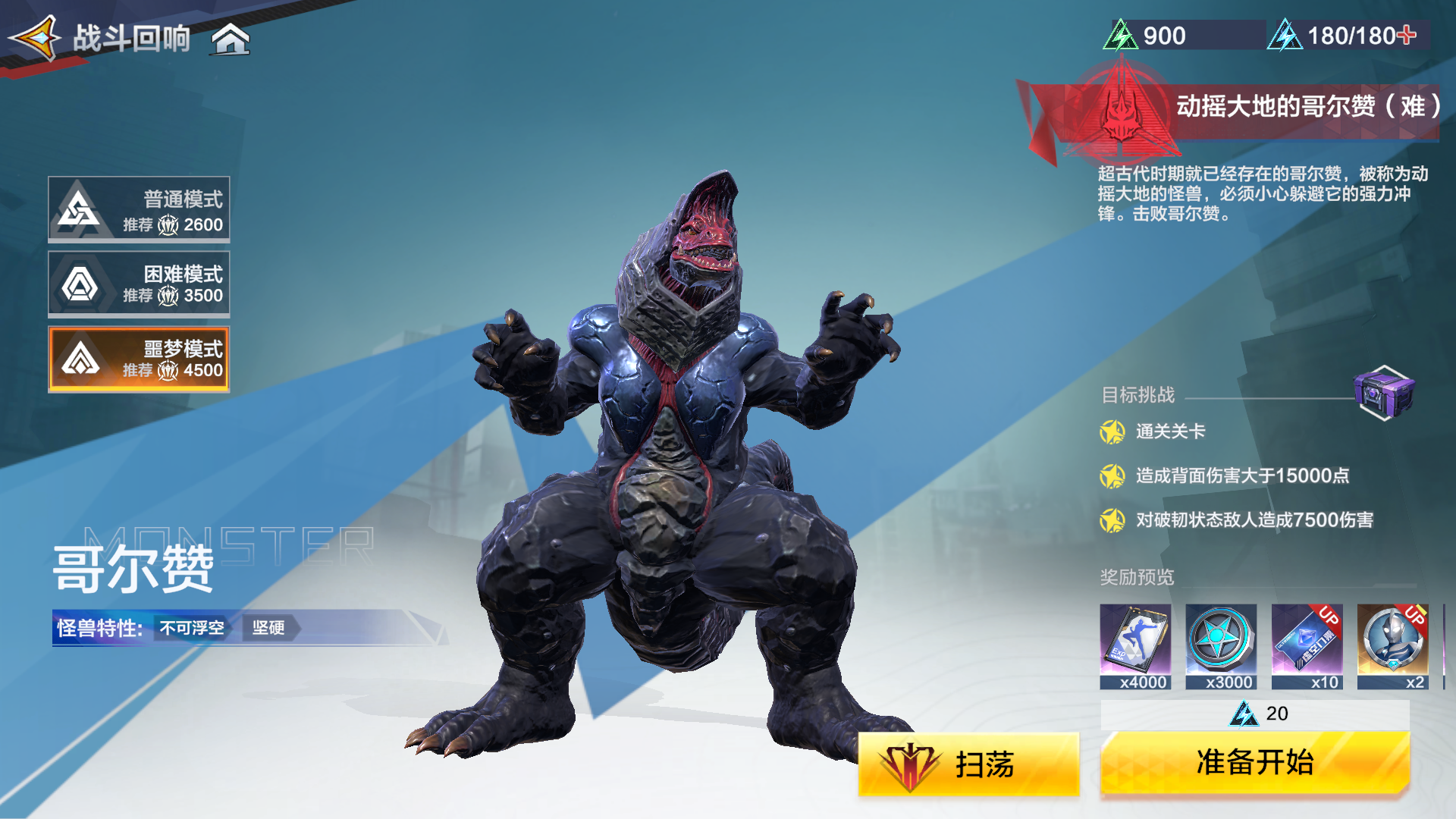
Task: Tap the 不可浮空 monster trait tag
Action: (x=192, y=628)
